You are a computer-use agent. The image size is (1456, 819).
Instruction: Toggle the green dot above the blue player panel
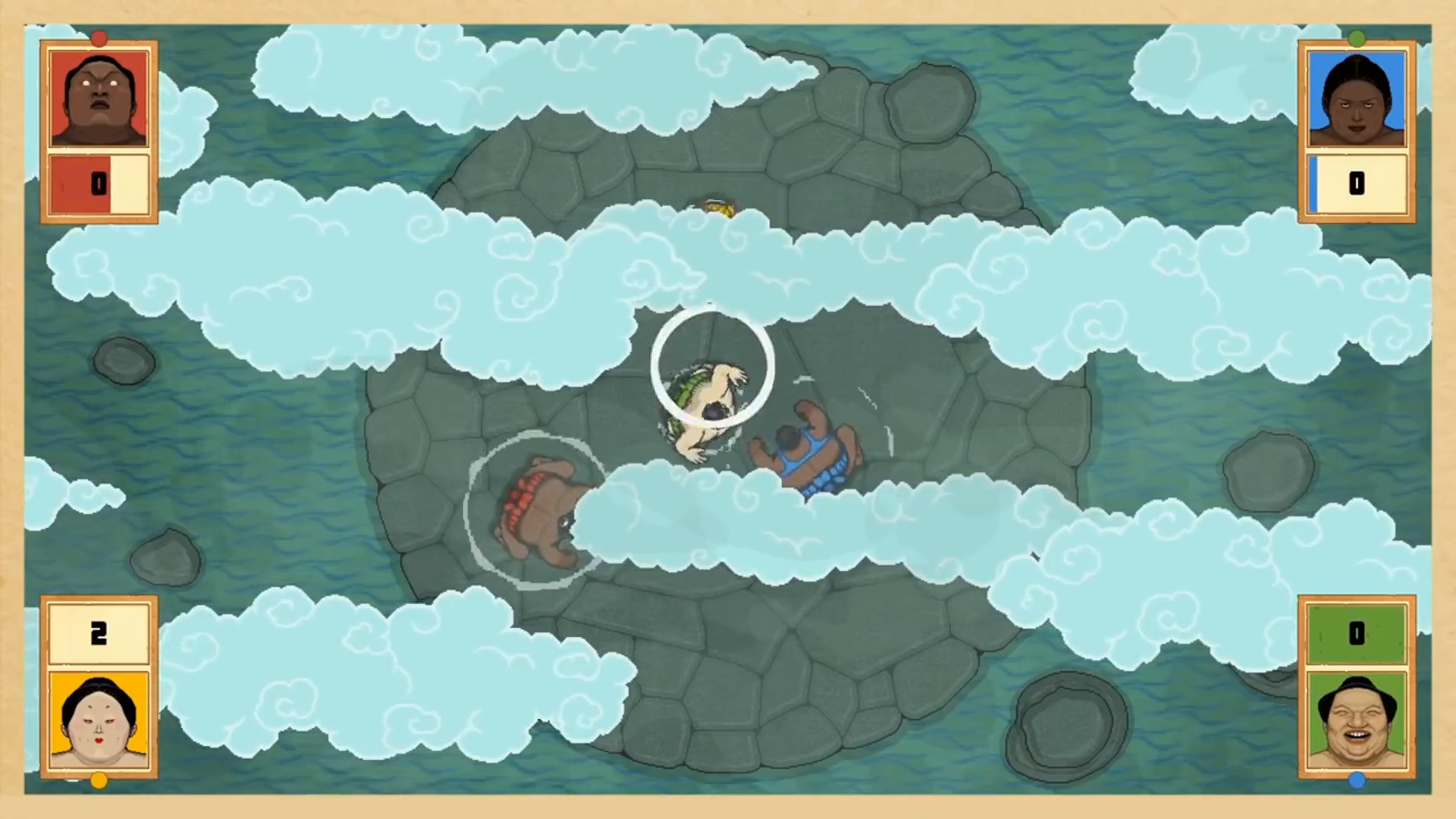(1357, 38)
